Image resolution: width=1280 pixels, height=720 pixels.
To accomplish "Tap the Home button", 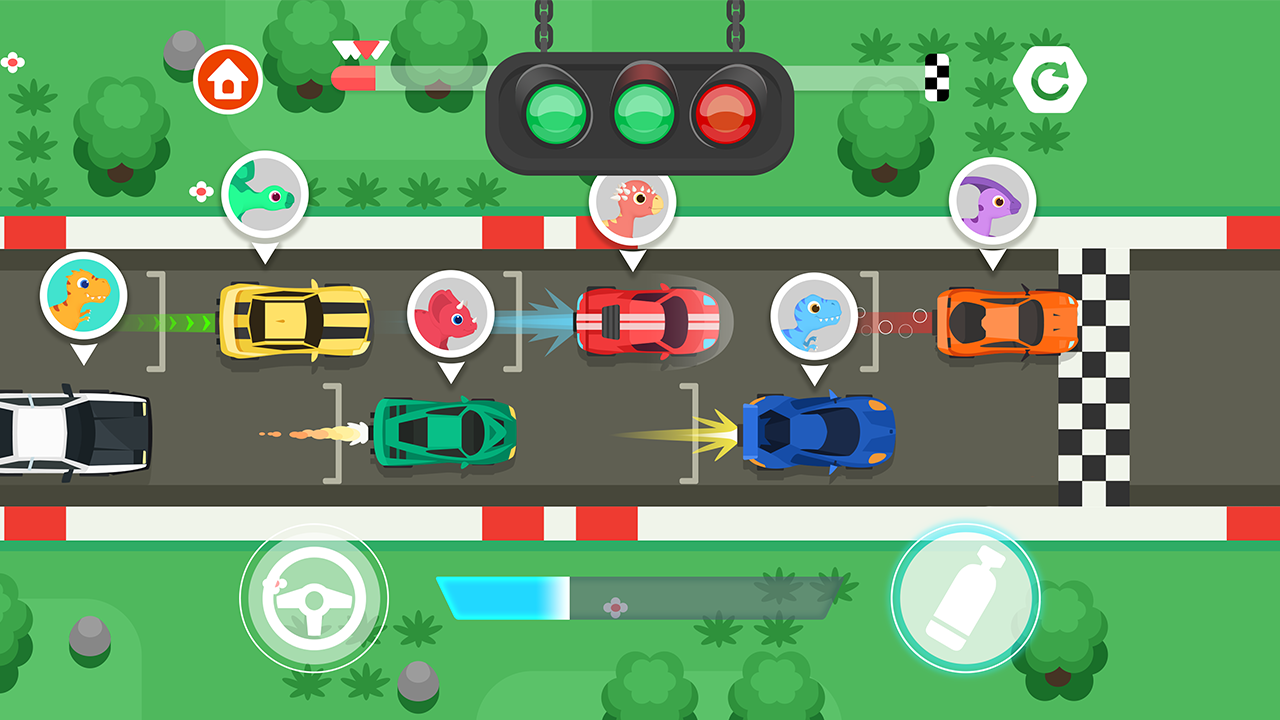I will click(228, 76).
